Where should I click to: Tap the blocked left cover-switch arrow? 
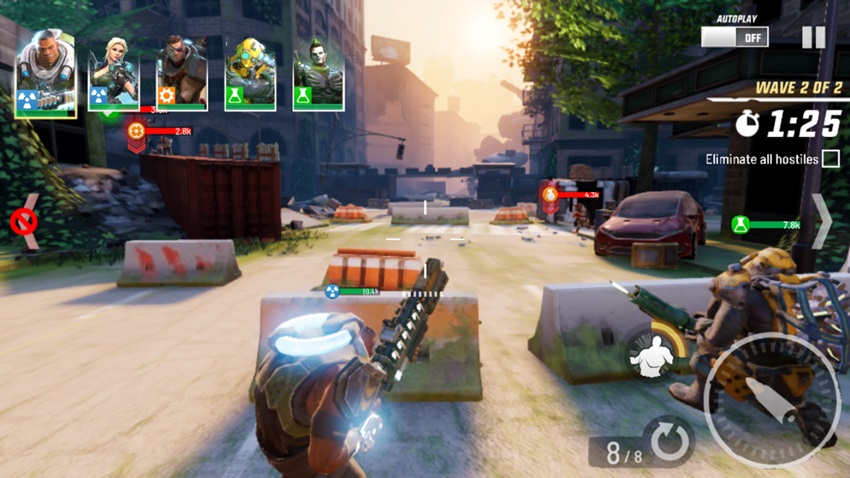pos(25,221)
